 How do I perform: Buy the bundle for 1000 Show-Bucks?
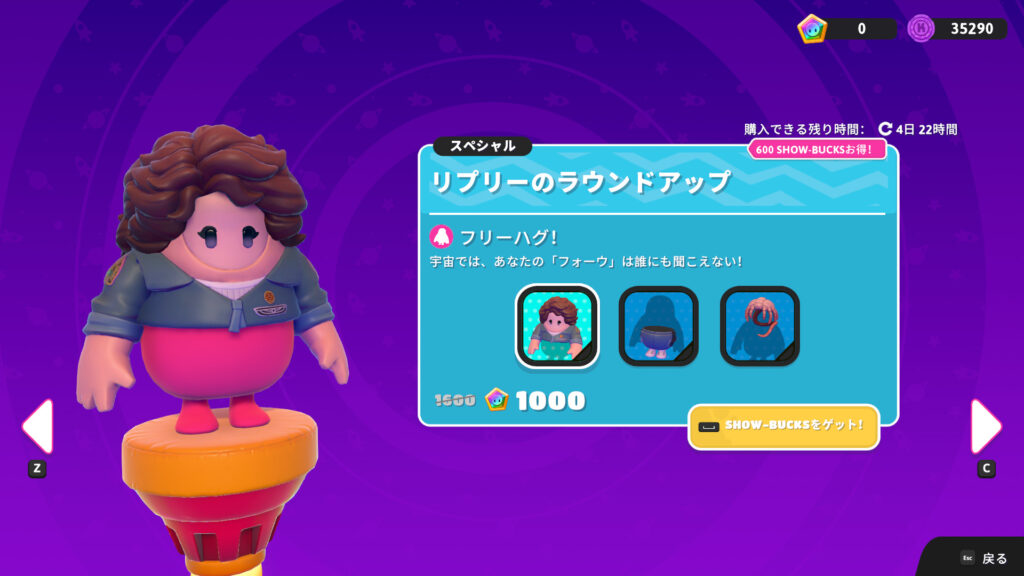coord(536,401)
